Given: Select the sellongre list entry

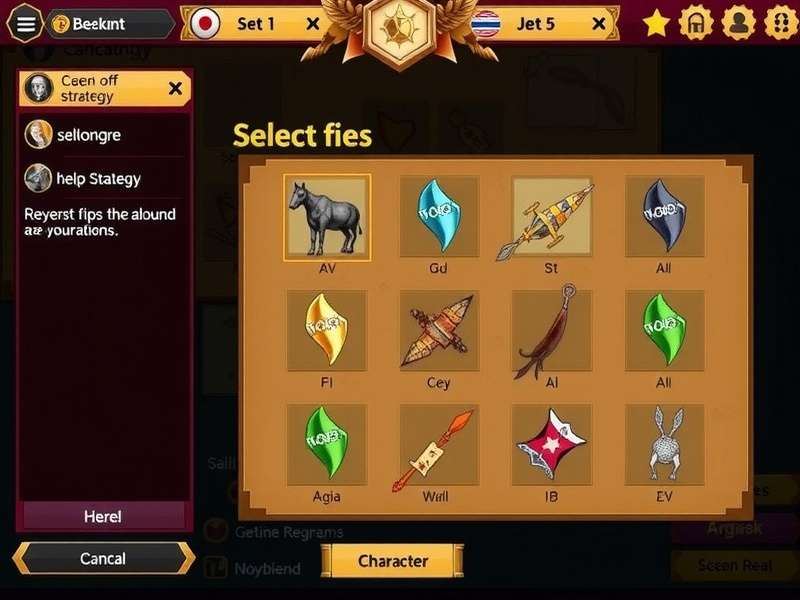Looking at the screenshot, I should [x=90, y=134].
